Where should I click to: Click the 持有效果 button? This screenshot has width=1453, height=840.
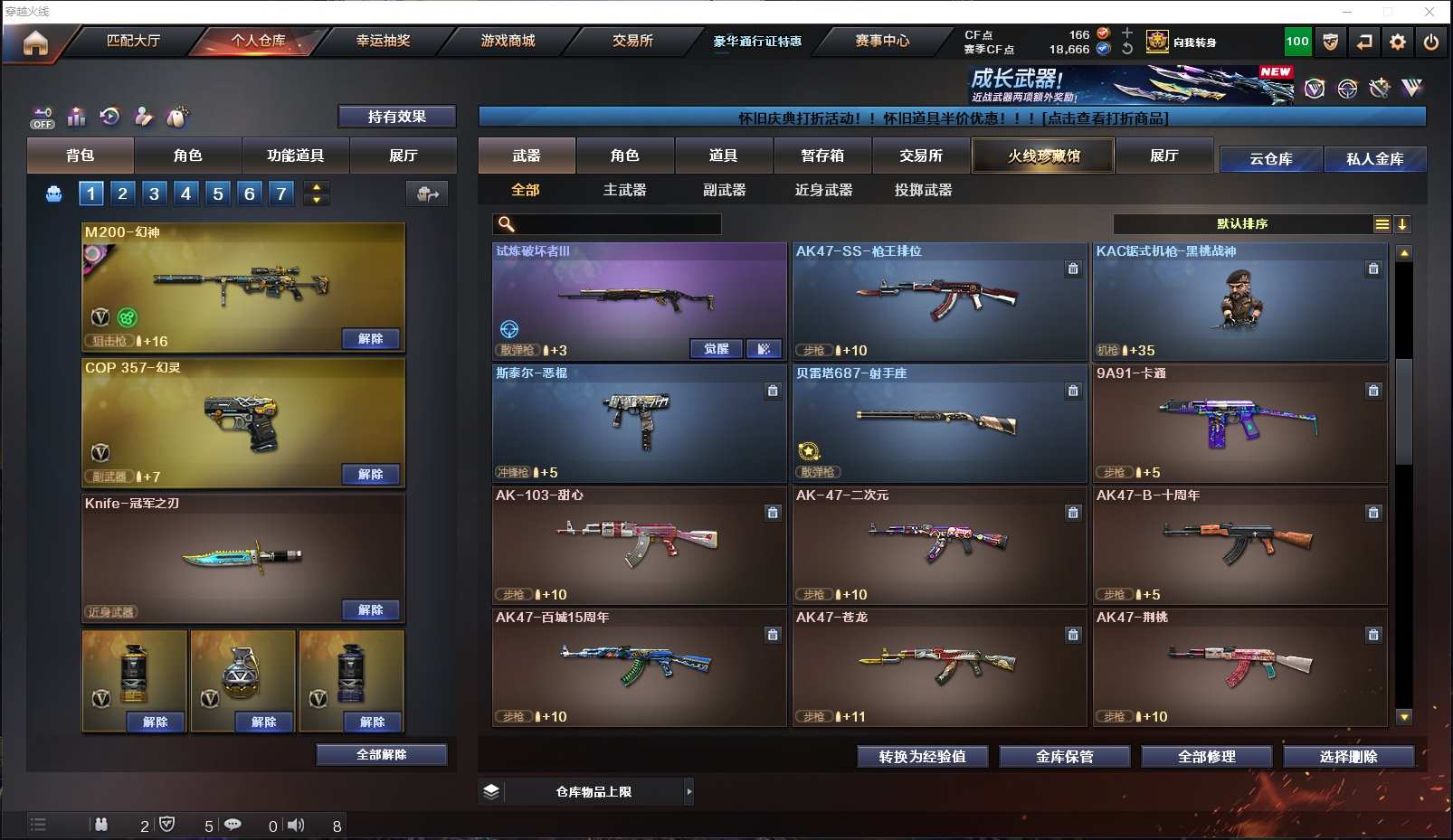tap(396, 117)
